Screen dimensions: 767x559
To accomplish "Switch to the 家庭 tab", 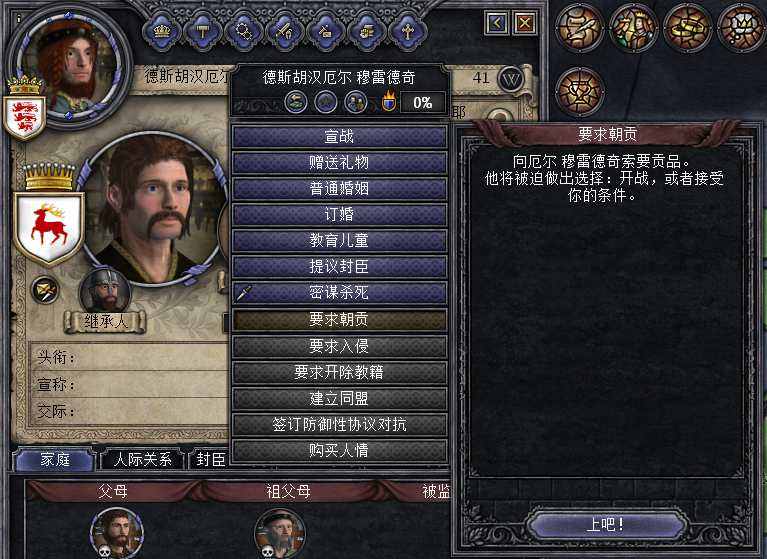I will pos(54,459).
